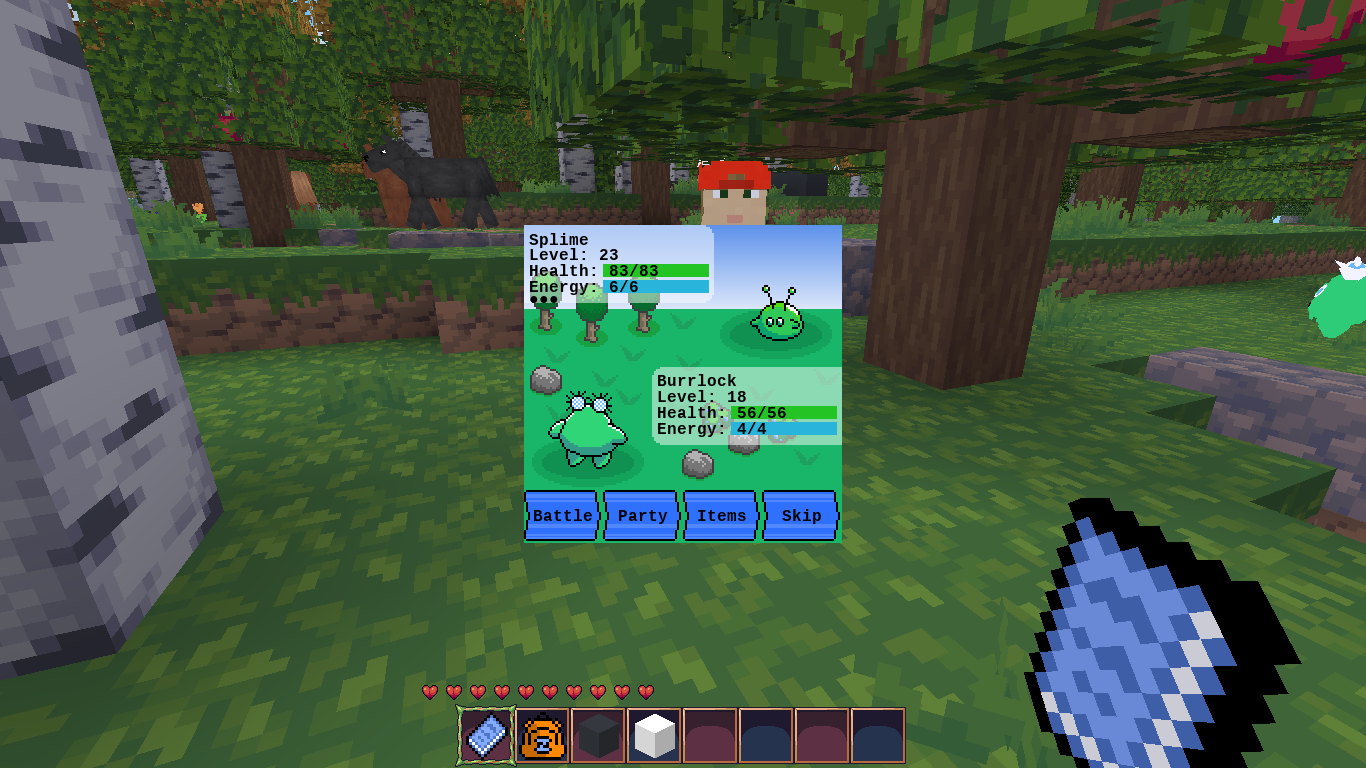Image resolution: width=1366 pixels, height=768 pixels.
Task: Select the white block hotbar slot
Action: [655, 736]
